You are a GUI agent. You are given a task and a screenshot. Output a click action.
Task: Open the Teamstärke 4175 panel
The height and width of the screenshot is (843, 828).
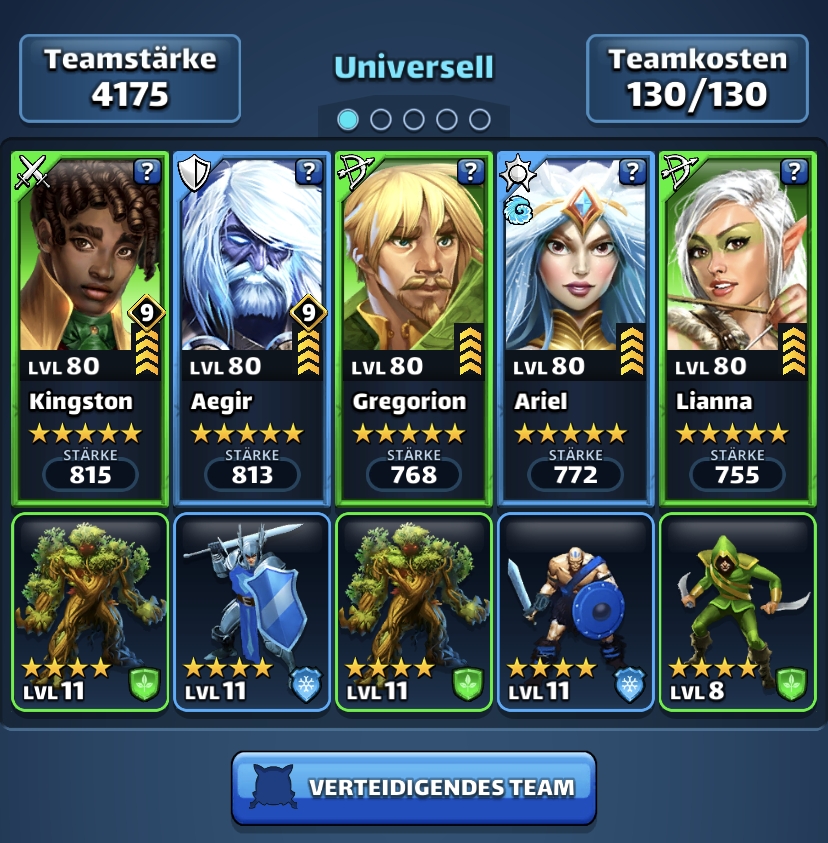coord(130,78)
